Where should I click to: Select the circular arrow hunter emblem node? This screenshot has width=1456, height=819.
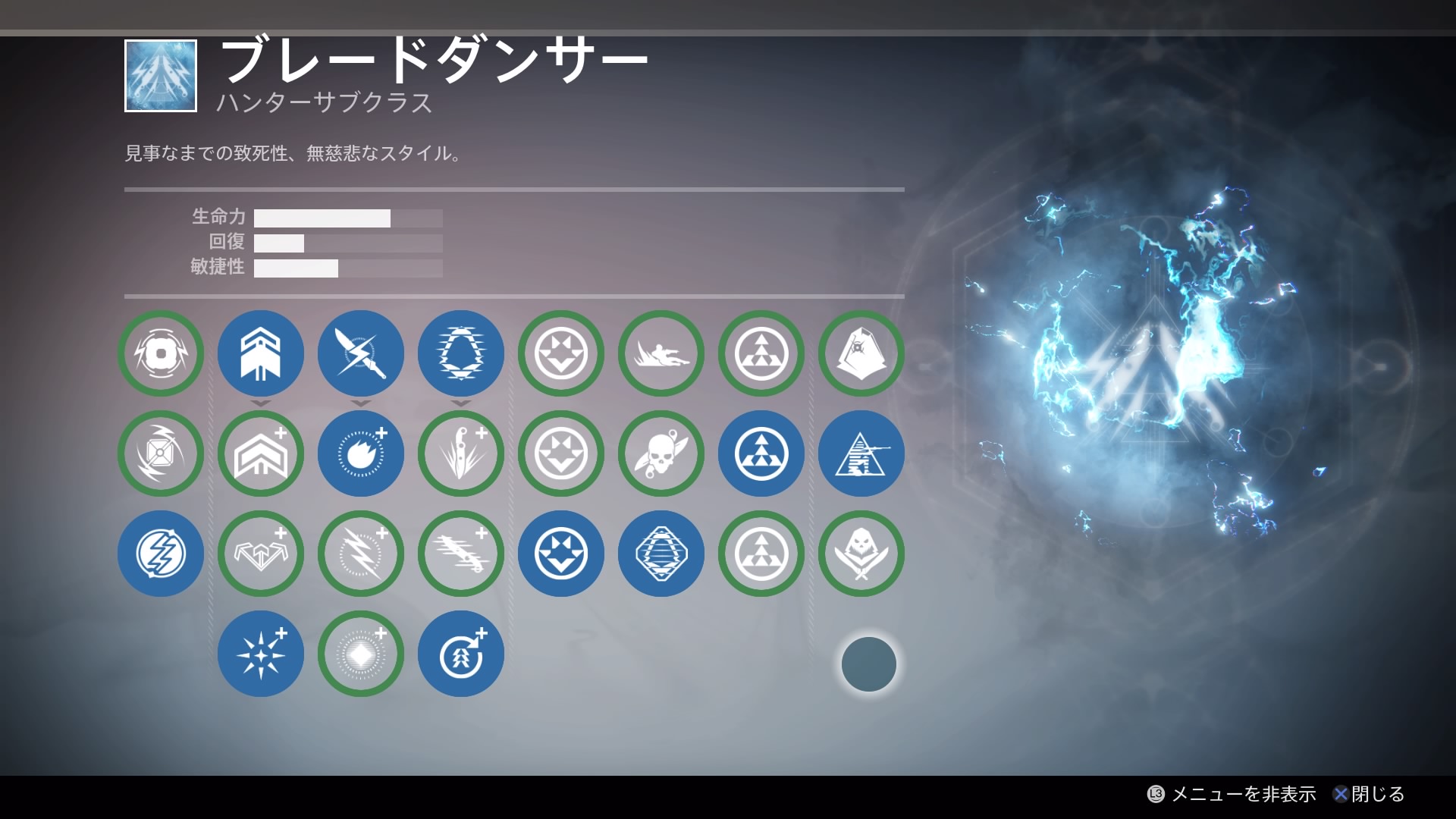(461, 654)
